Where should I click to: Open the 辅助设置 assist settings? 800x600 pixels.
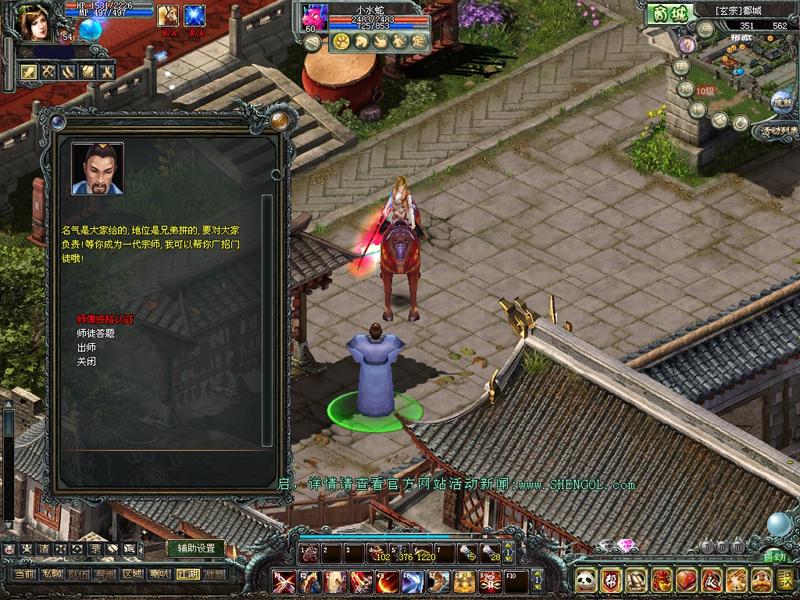[x=195, y=548]
